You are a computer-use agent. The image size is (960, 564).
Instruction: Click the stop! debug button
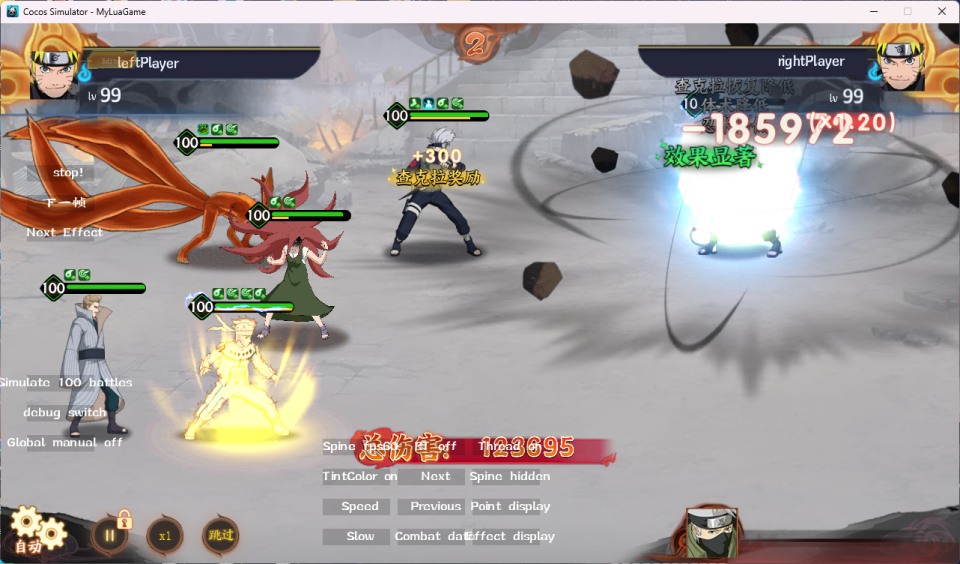pos(68,173)
